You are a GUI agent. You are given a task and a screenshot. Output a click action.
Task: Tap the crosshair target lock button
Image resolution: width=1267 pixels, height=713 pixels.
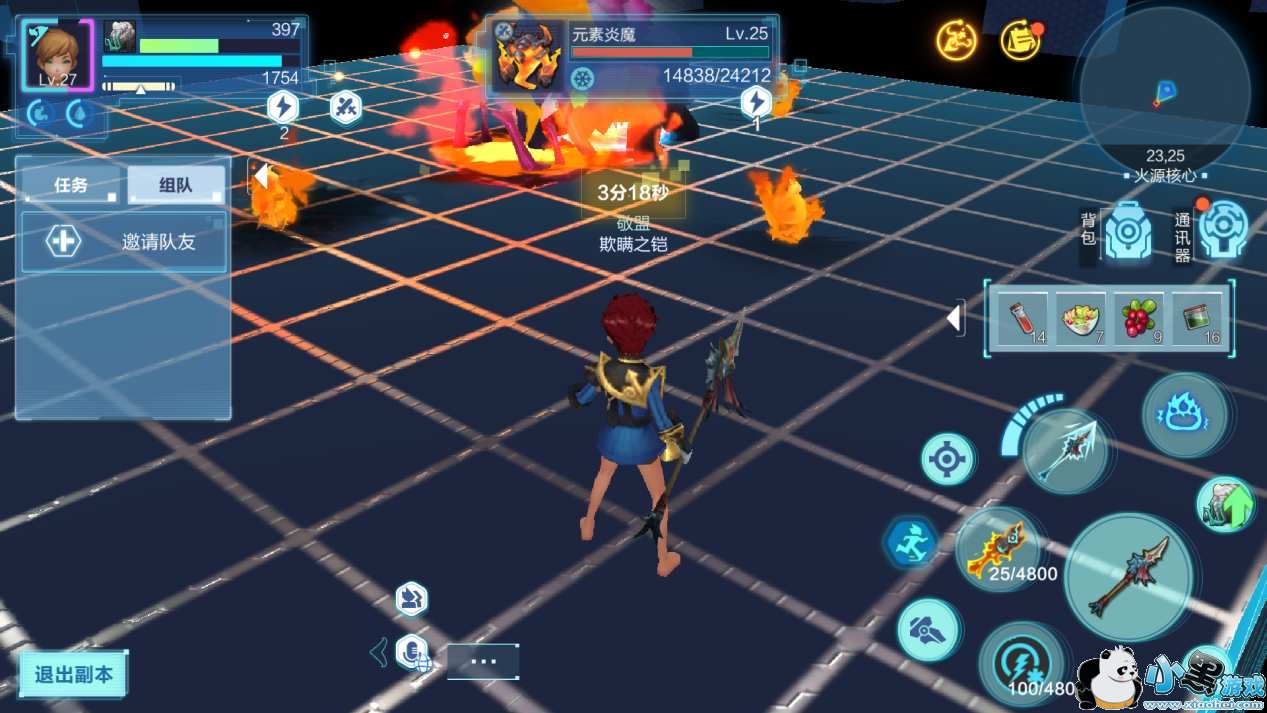coord(947,459)
